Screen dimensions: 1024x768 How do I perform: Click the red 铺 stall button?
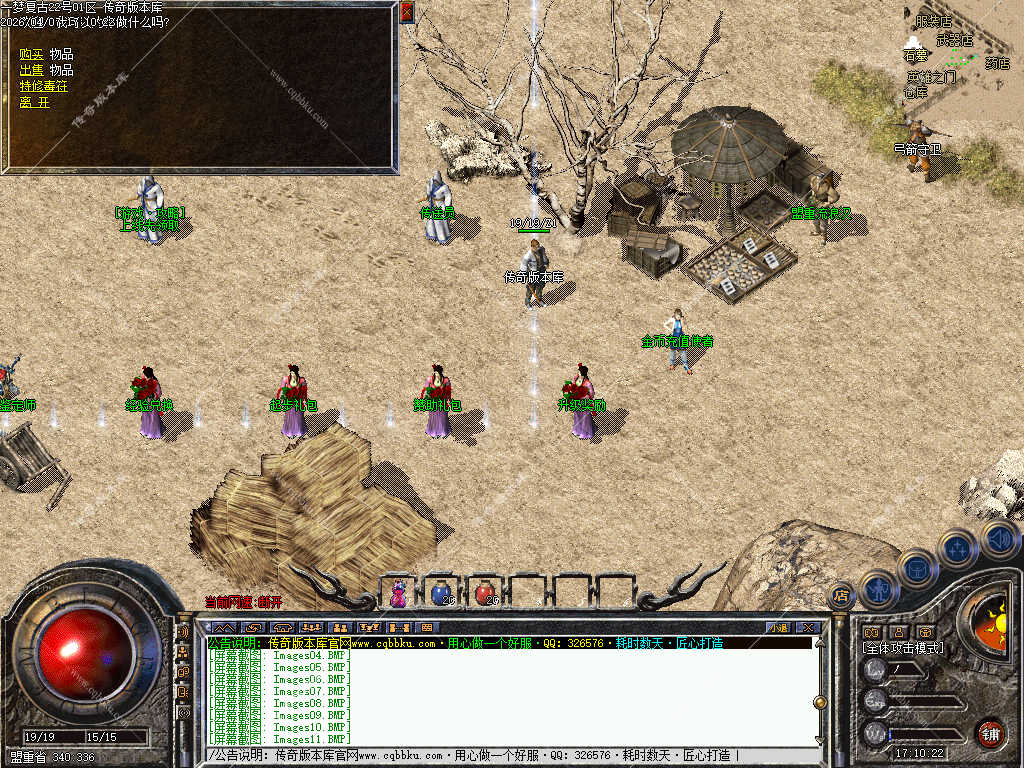click(990, 732)
